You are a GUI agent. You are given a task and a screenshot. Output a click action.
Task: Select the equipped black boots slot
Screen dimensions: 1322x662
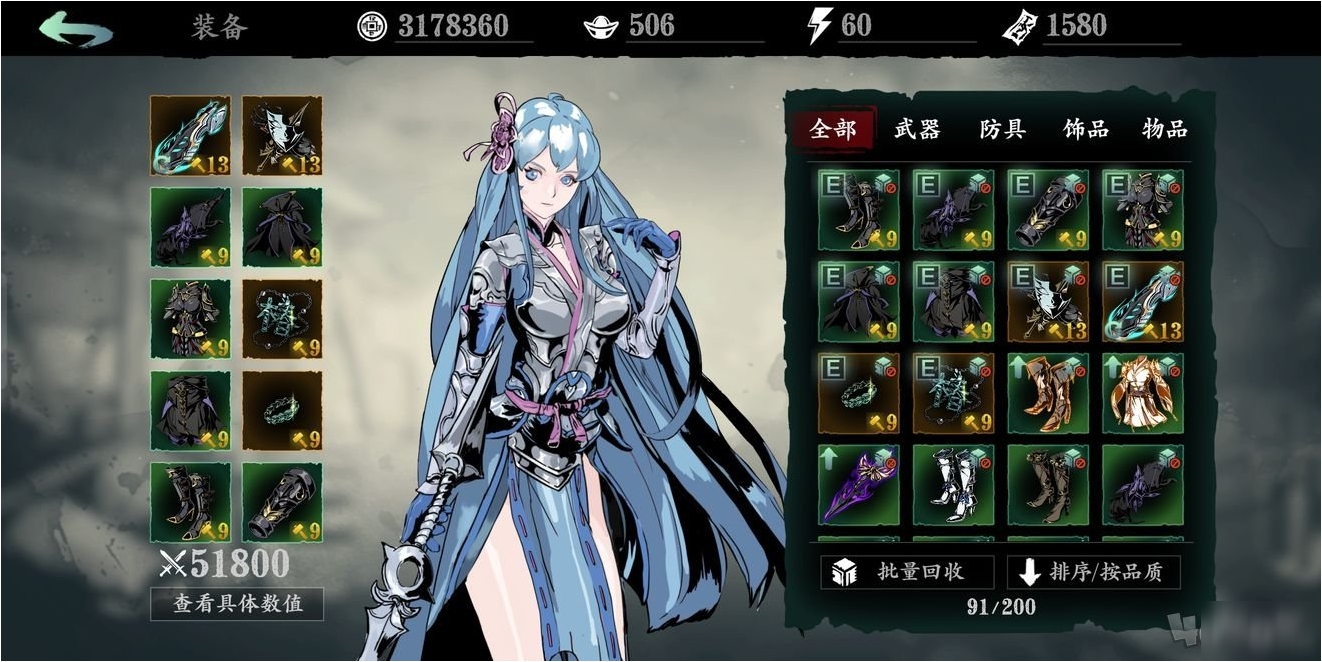click(x=191, y=502)
